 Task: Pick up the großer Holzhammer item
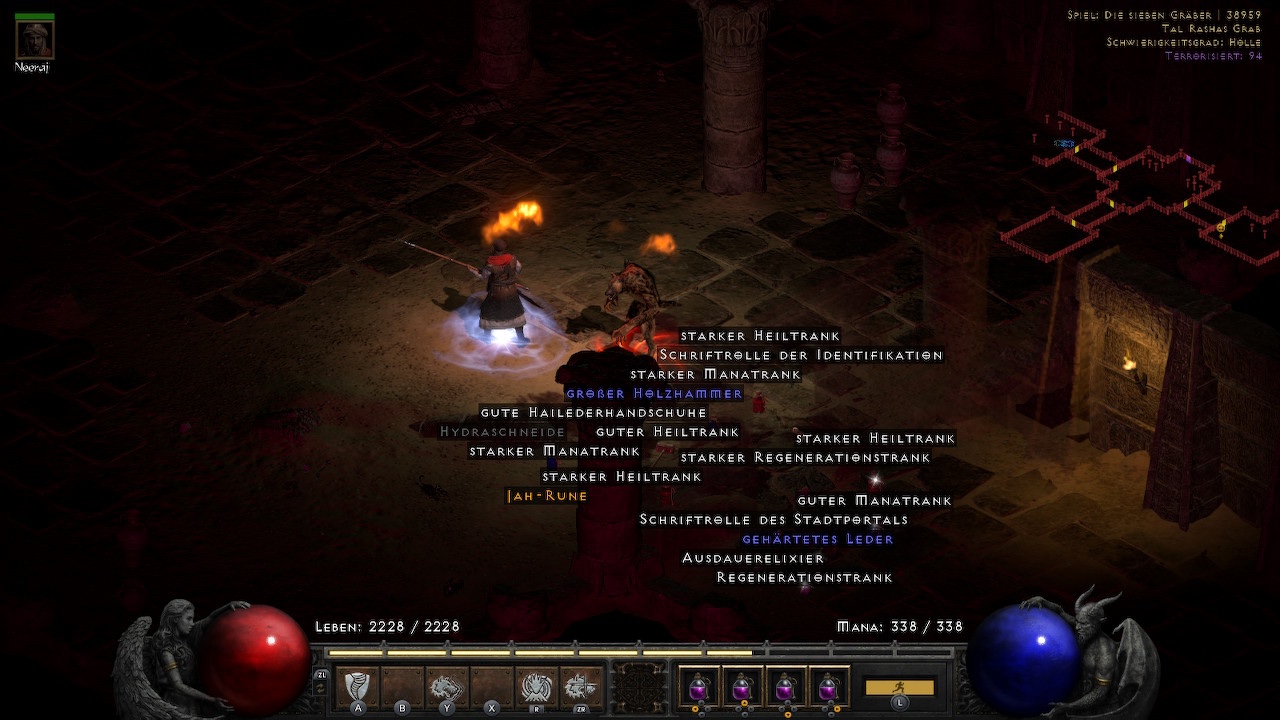click(x=654, y=394)
